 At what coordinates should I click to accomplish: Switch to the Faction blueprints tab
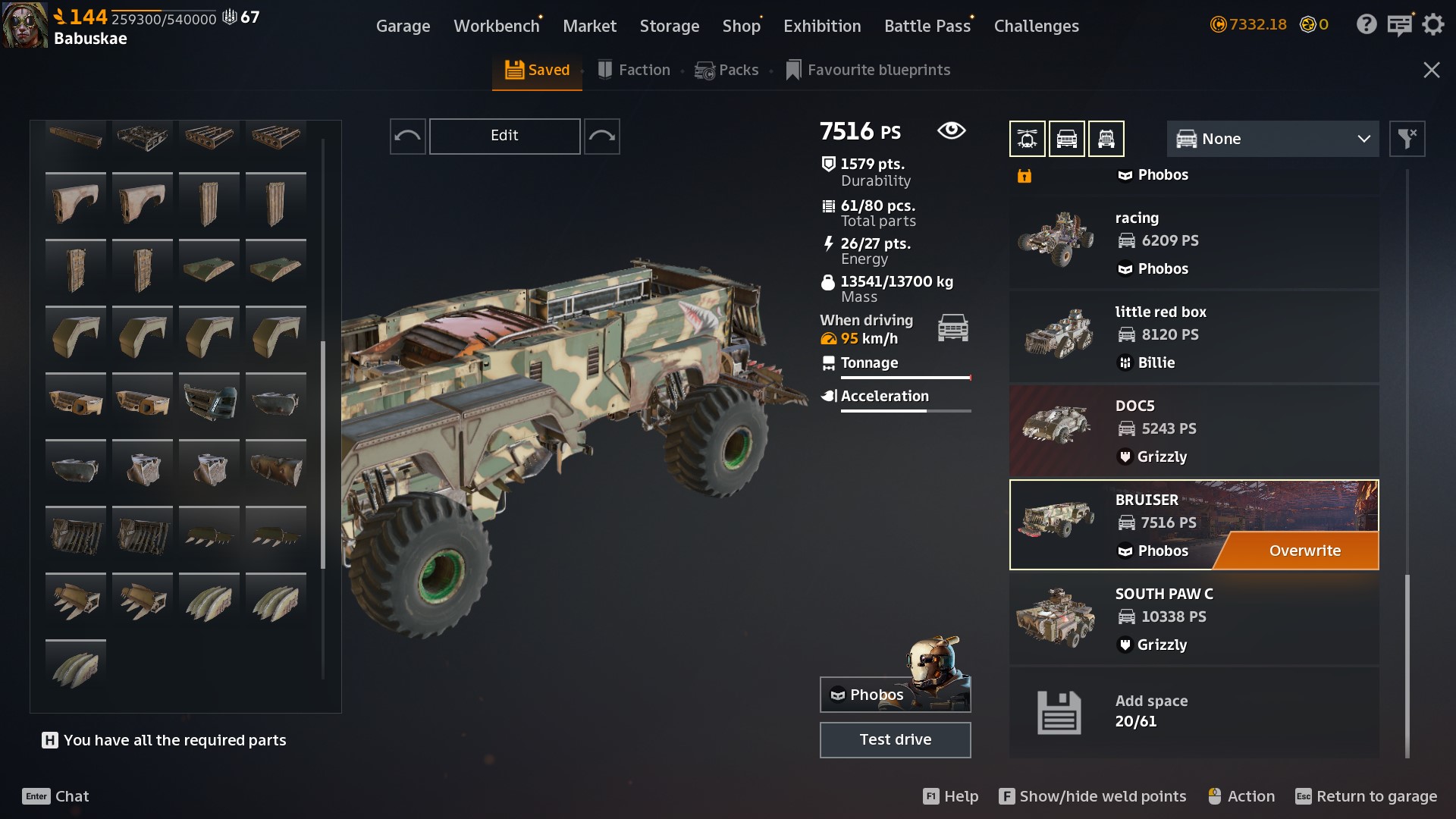634,70
